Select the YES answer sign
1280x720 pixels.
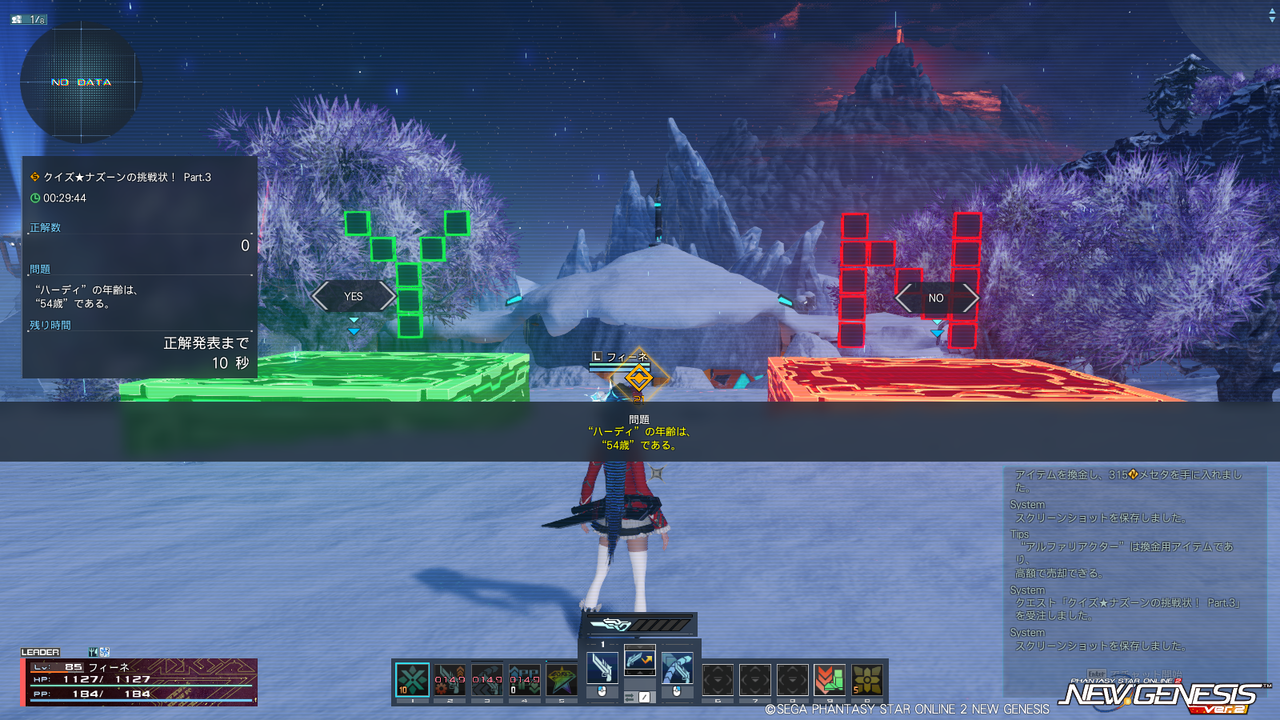tap(353, 296)
